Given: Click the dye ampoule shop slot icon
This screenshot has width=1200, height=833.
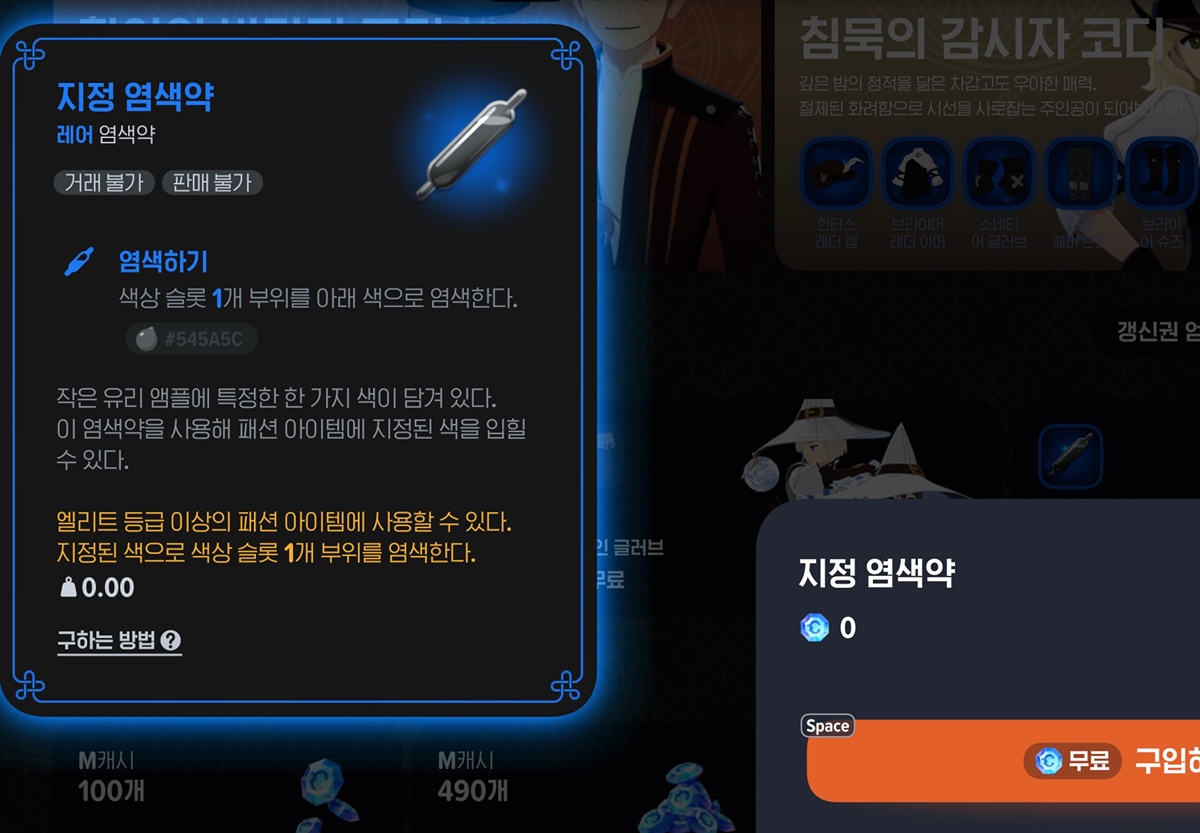Looking at the screenshot, I should click(1070, 457).
